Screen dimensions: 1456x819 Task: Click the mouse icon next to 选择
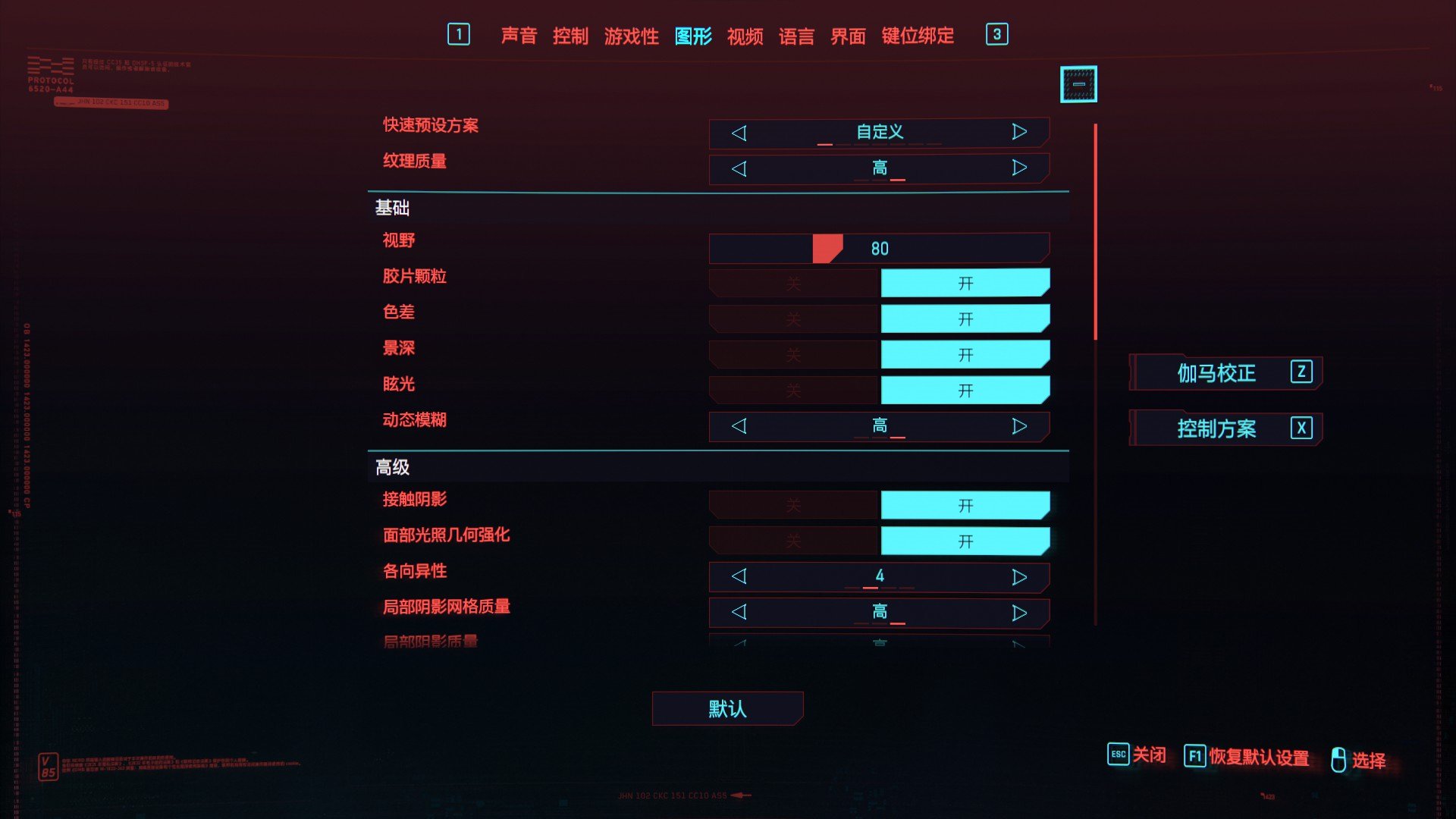coord(1337,757)
